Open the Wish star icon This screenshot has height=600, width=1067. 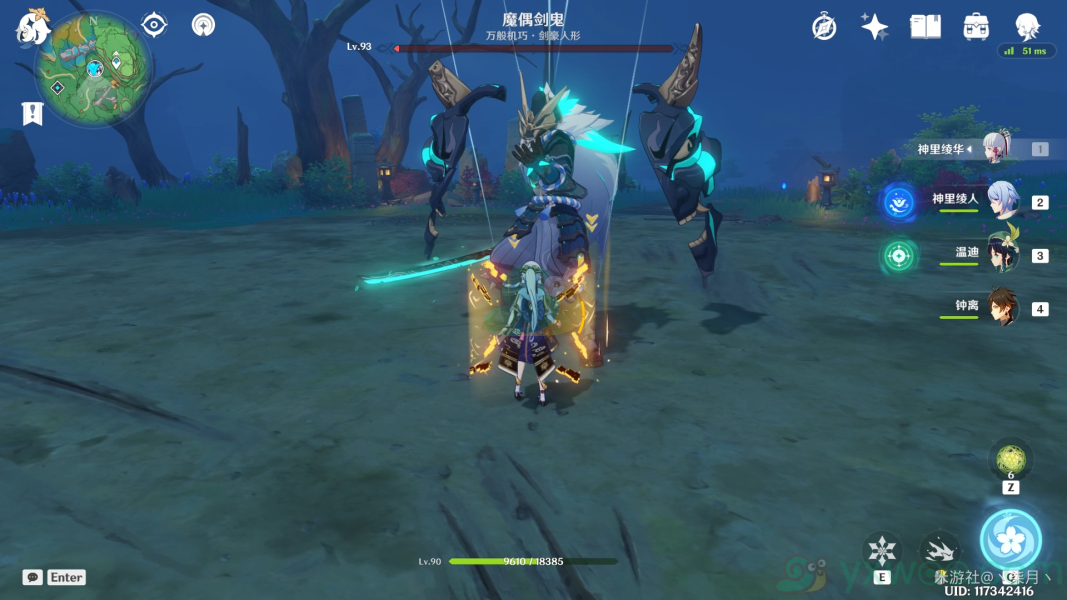pyautogui.click(x=874, y=27)
